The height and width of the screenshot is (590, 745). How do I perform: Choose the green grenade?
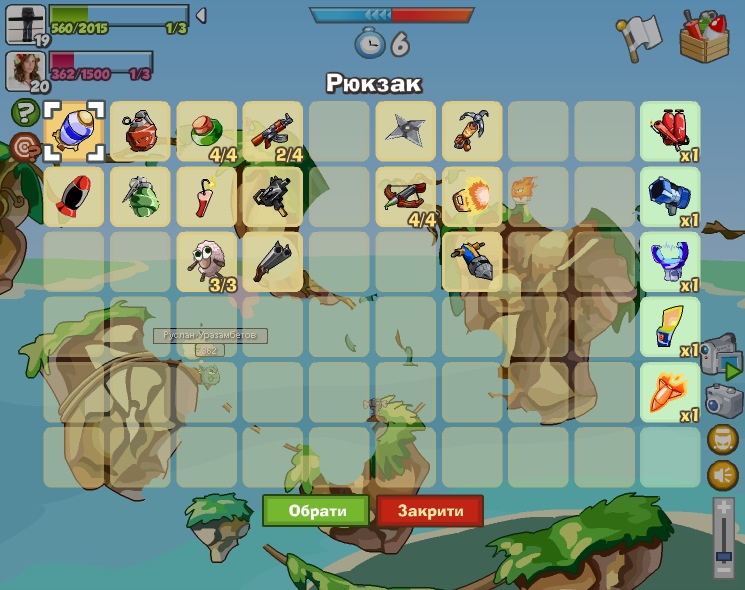point(141,196)
